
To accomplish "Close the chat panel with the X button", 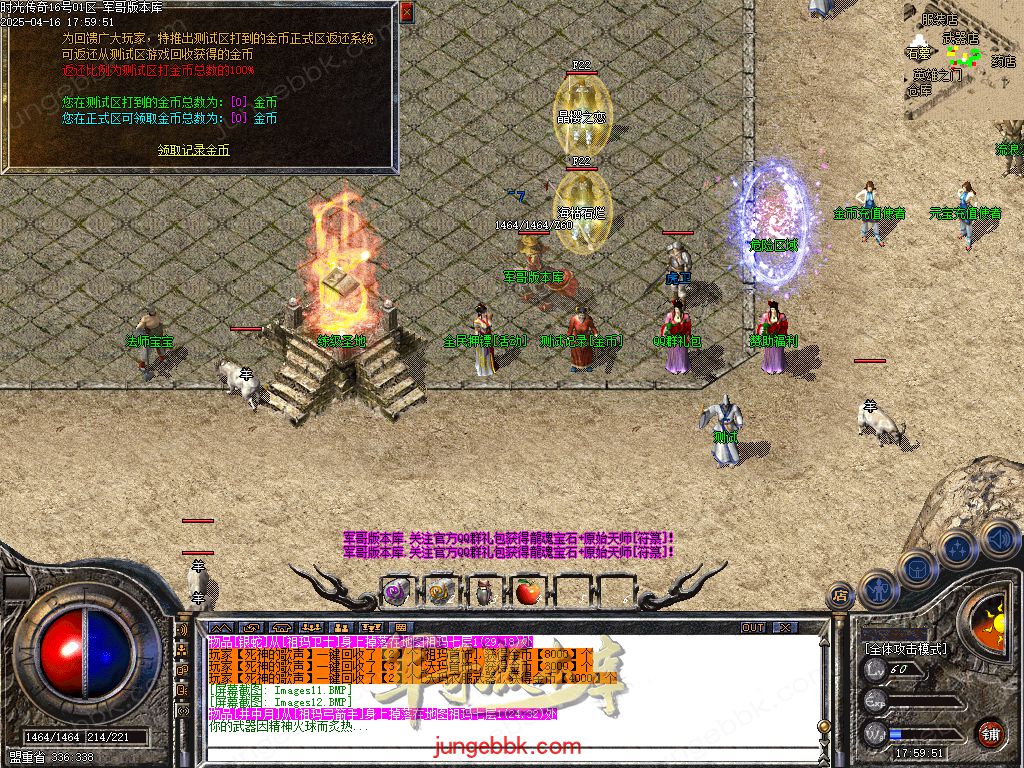I will tap(785, 628).
